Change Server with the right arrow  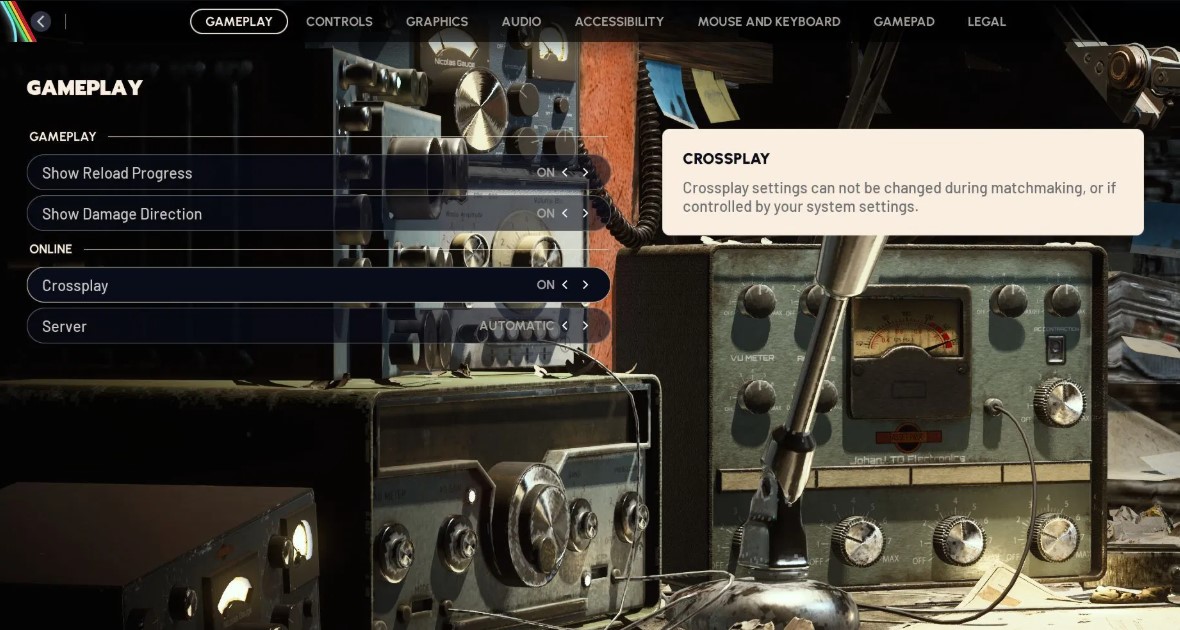tap(585, 326)
